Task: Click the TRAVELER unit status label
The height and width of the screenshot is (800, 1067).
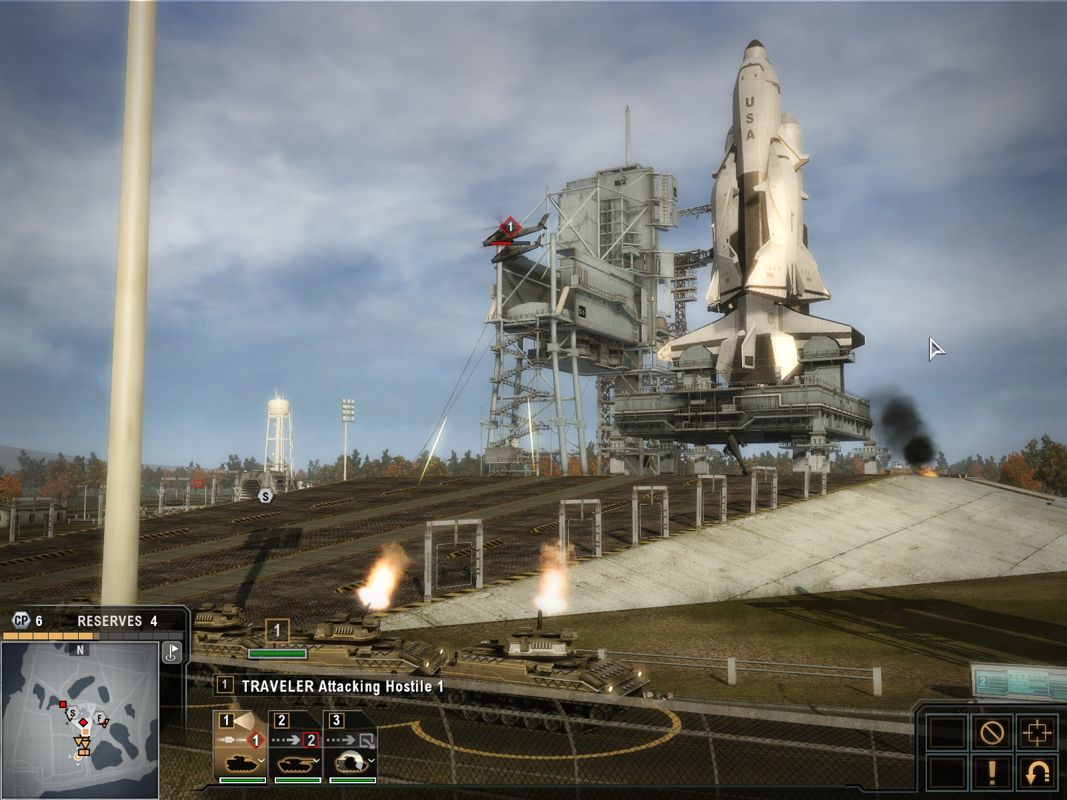Action: [330, 686]
